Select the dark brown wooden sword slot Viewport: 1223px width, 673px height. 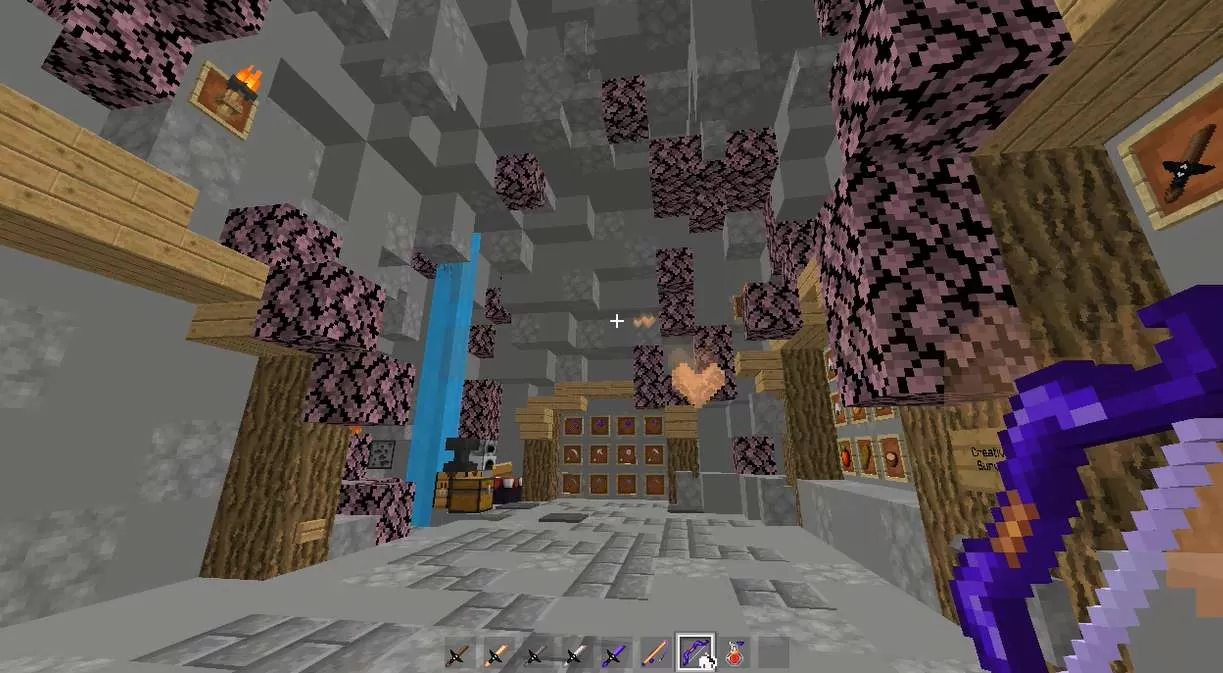(459, 655)
